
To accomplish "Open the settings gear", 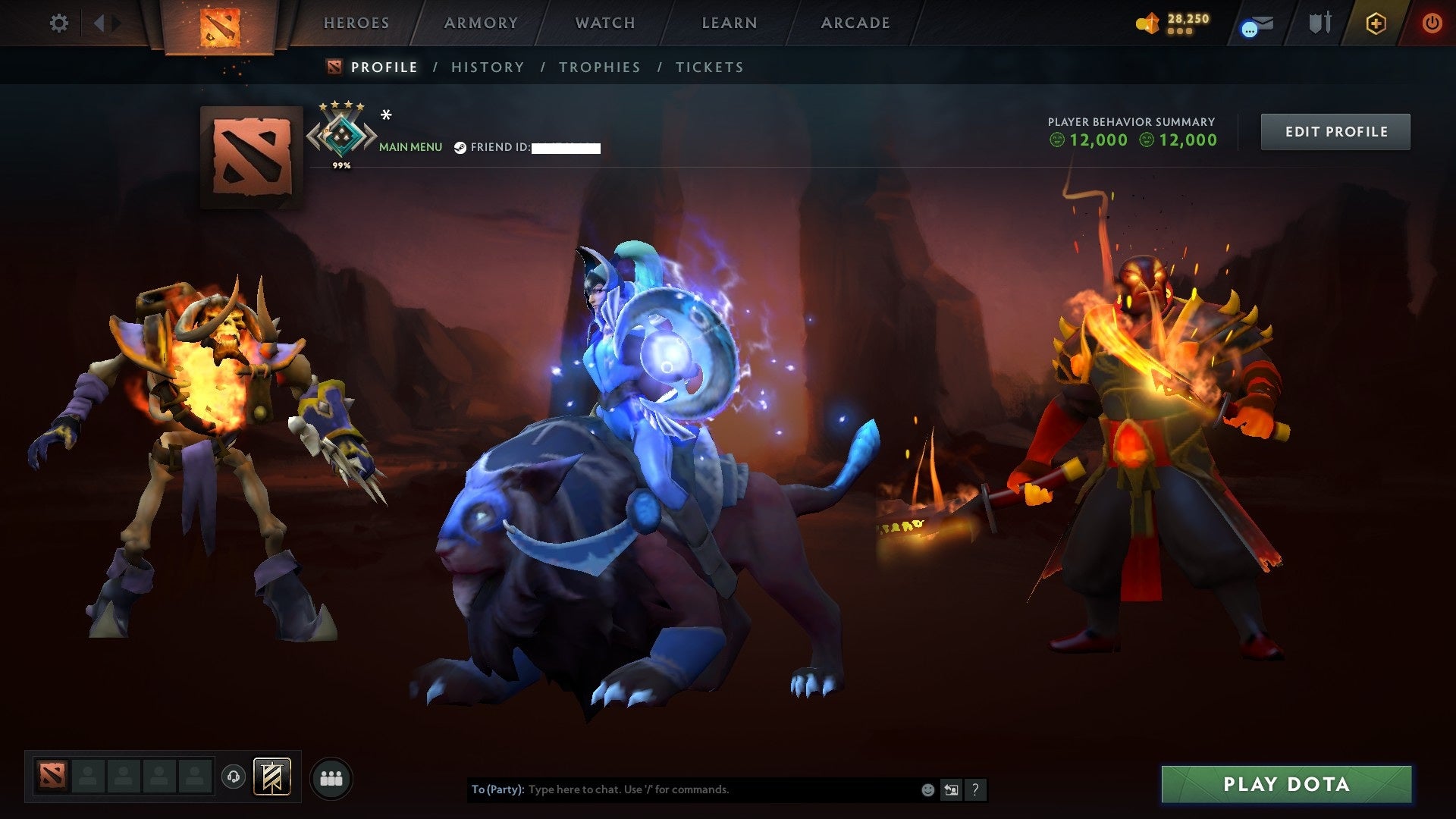I will [58, 23].
